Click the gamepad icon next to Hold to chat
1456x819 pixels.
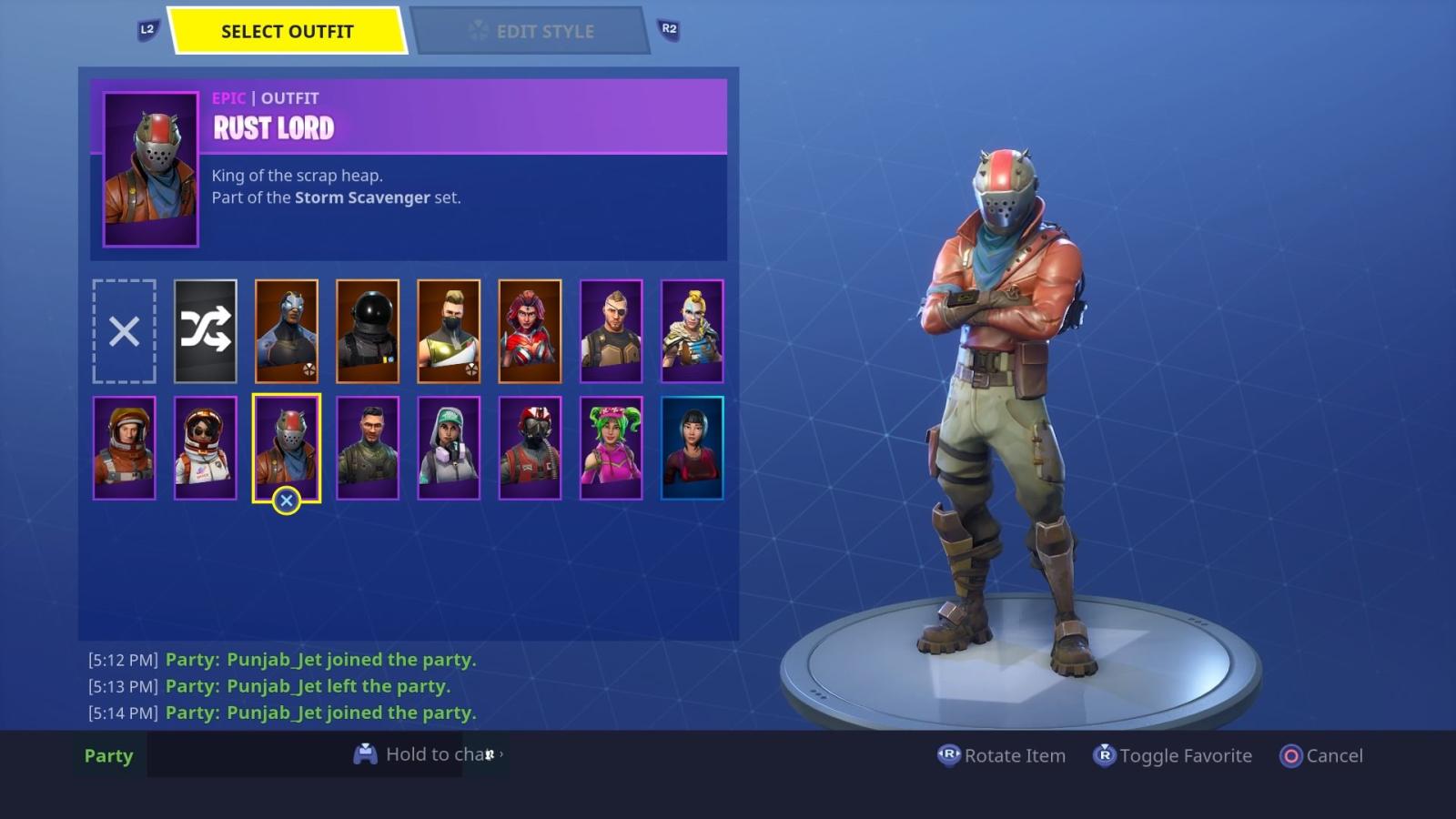[x=367, y=753]
